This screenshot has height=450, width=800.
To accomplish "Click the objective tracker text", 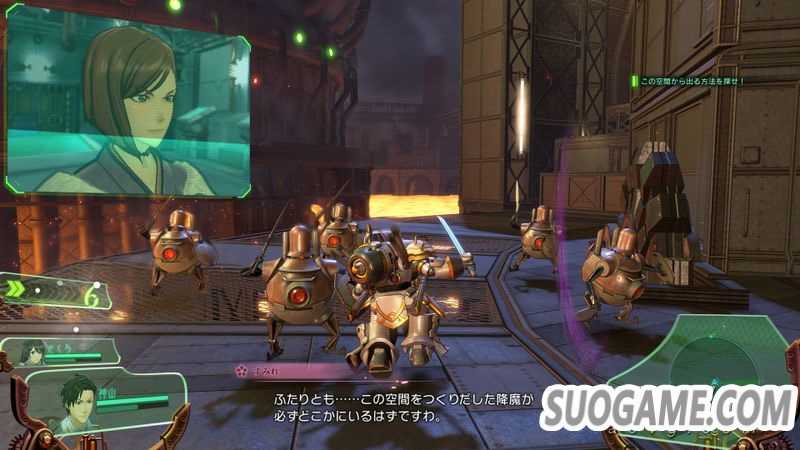I will pos(692,80).
